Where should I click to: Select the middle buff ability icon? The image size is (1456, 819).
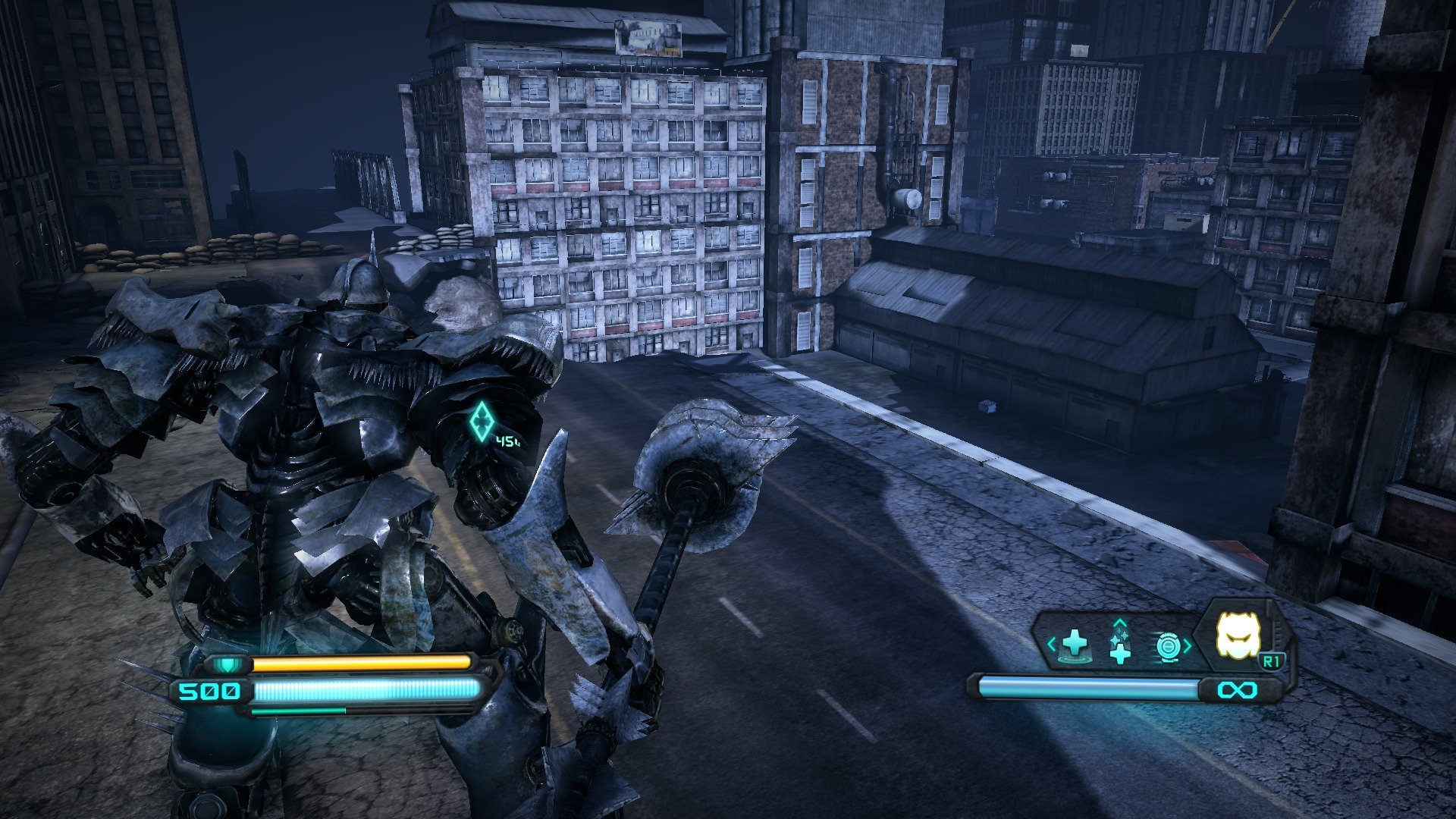pos(1120,647)
